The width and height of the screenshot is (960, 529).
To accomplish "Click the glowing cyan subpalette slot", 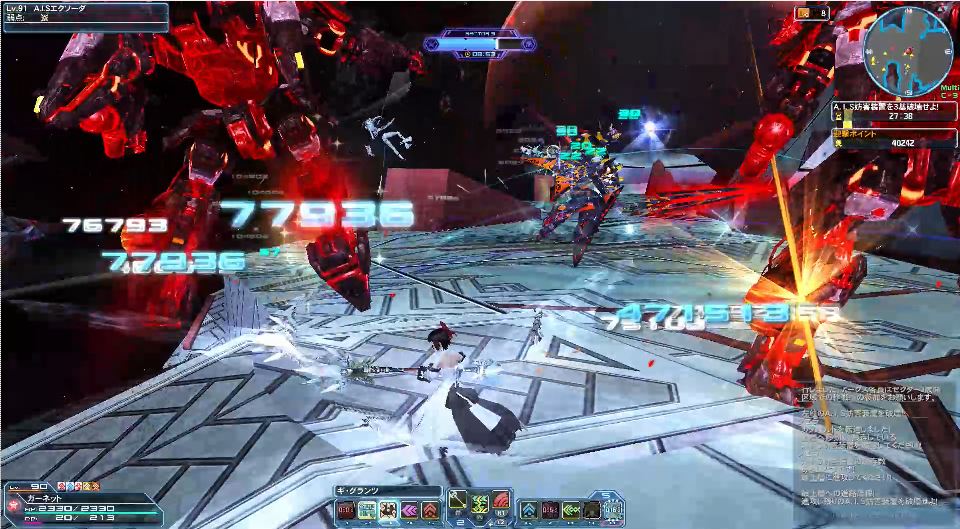I will tap(613, 510).
